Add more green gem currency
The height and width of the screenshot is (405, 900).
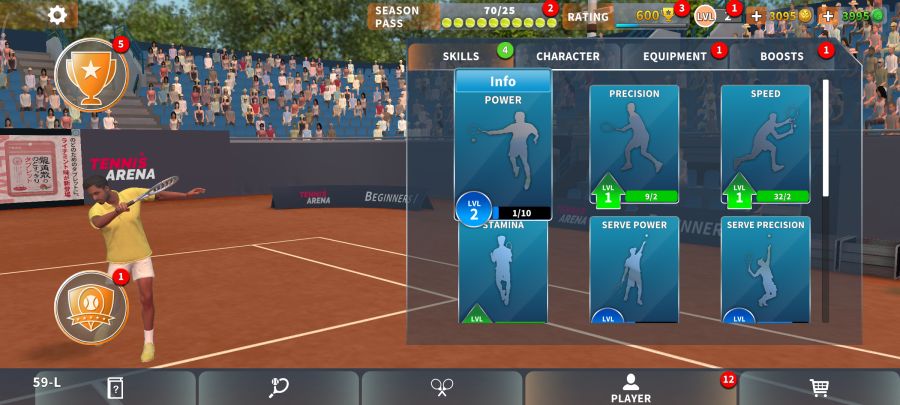tap(827, 16)
